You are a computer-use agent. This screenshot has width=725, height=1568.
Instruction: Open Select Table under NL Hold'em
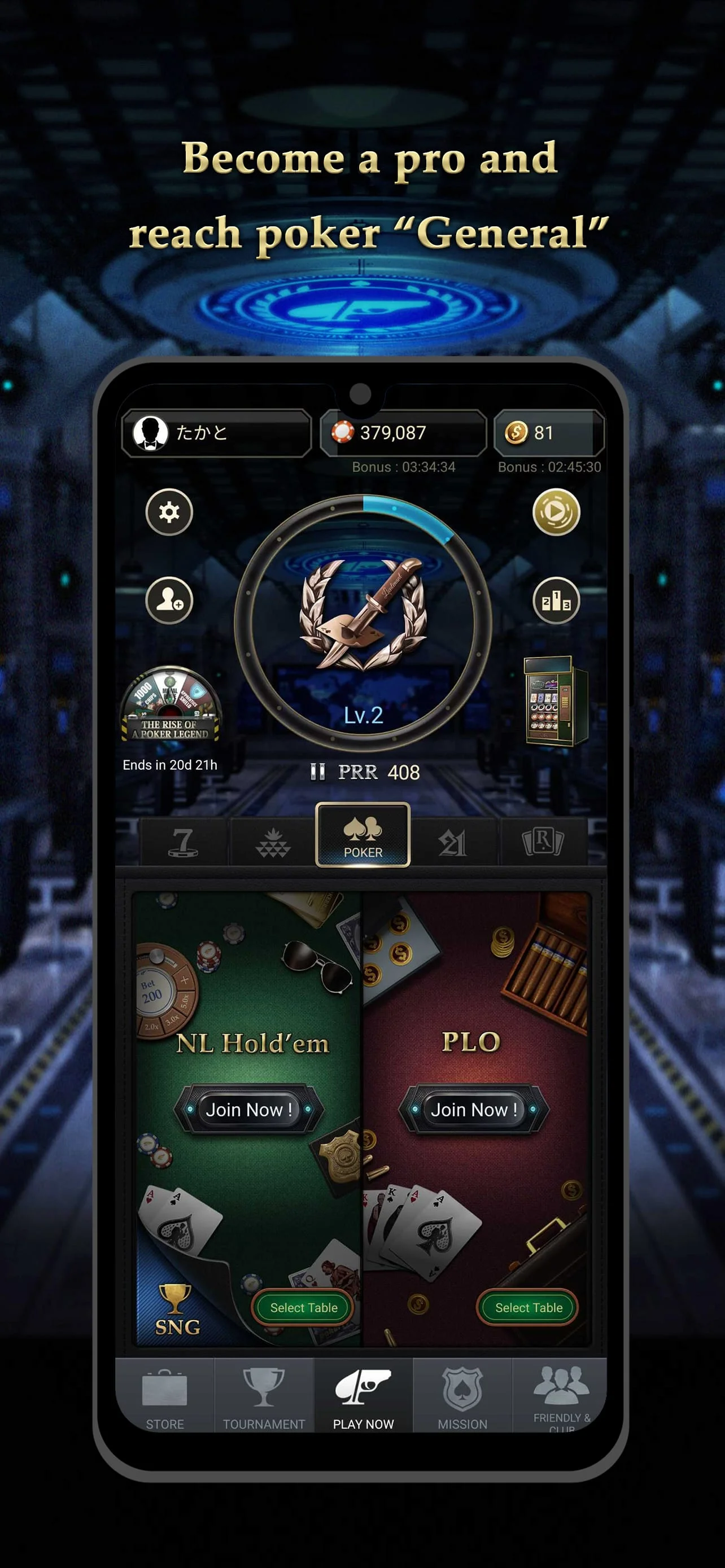(x=303, y=1307)
